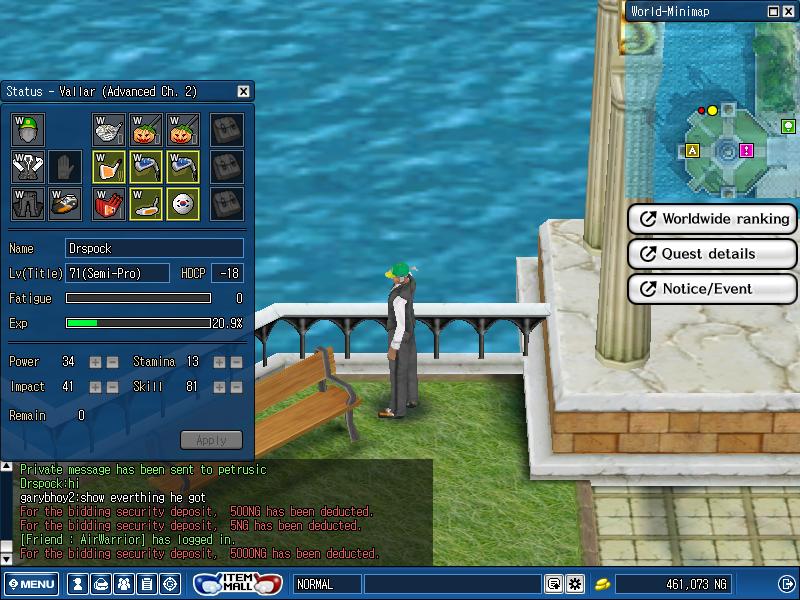Increase the Stamina stat
Viewport: 800px width, 600px height.
coord(219,362)
